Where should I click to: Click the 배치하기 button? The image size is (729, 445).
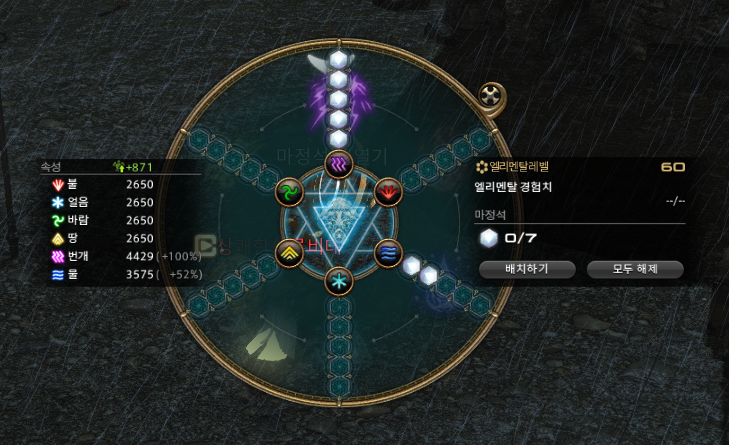click(527, 268)
